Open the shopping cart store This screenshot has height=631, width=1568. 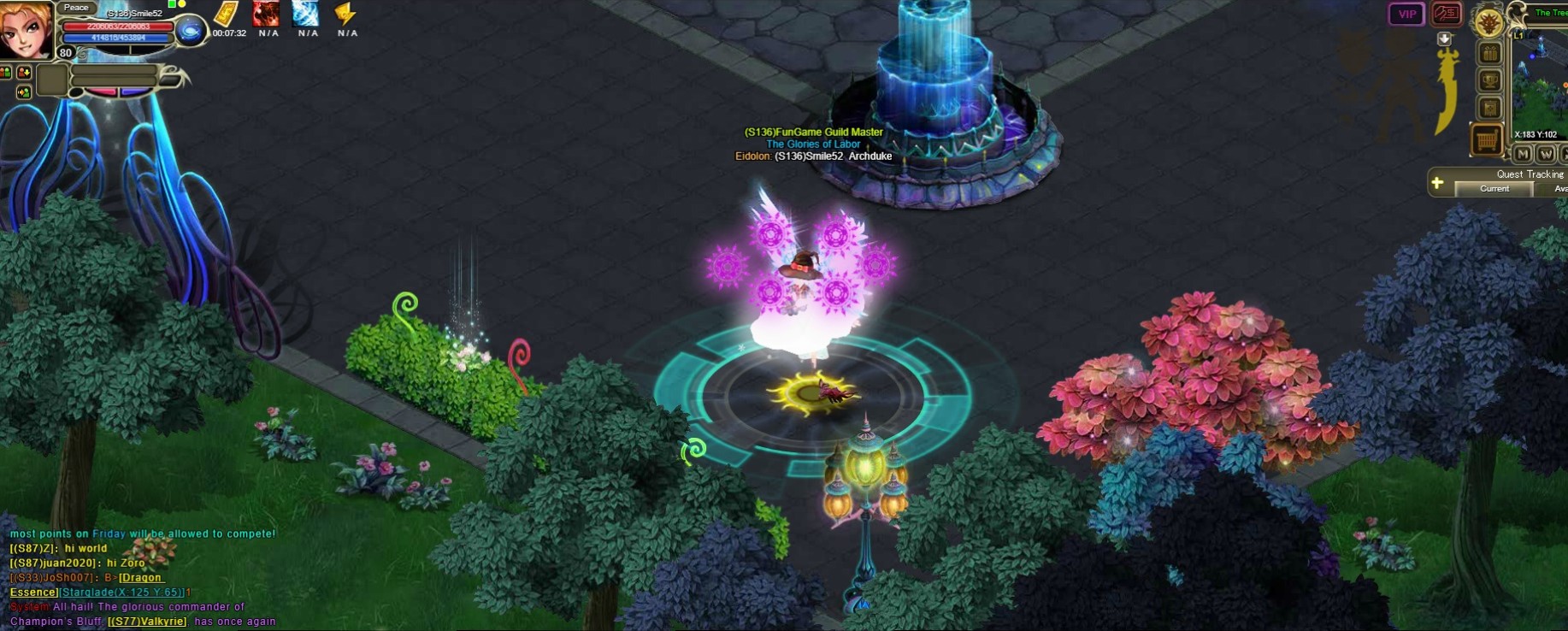(x=1487, y=139)
